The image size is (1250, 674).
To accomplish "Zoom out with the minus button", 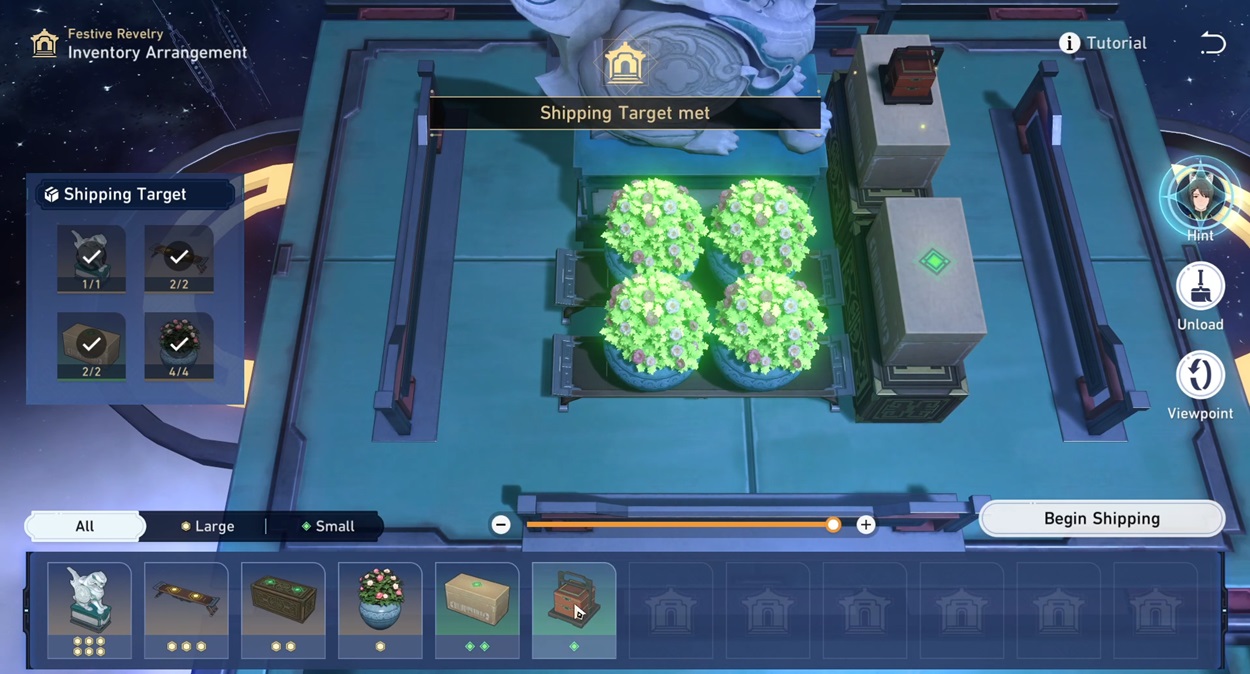I will click(501, 525).
